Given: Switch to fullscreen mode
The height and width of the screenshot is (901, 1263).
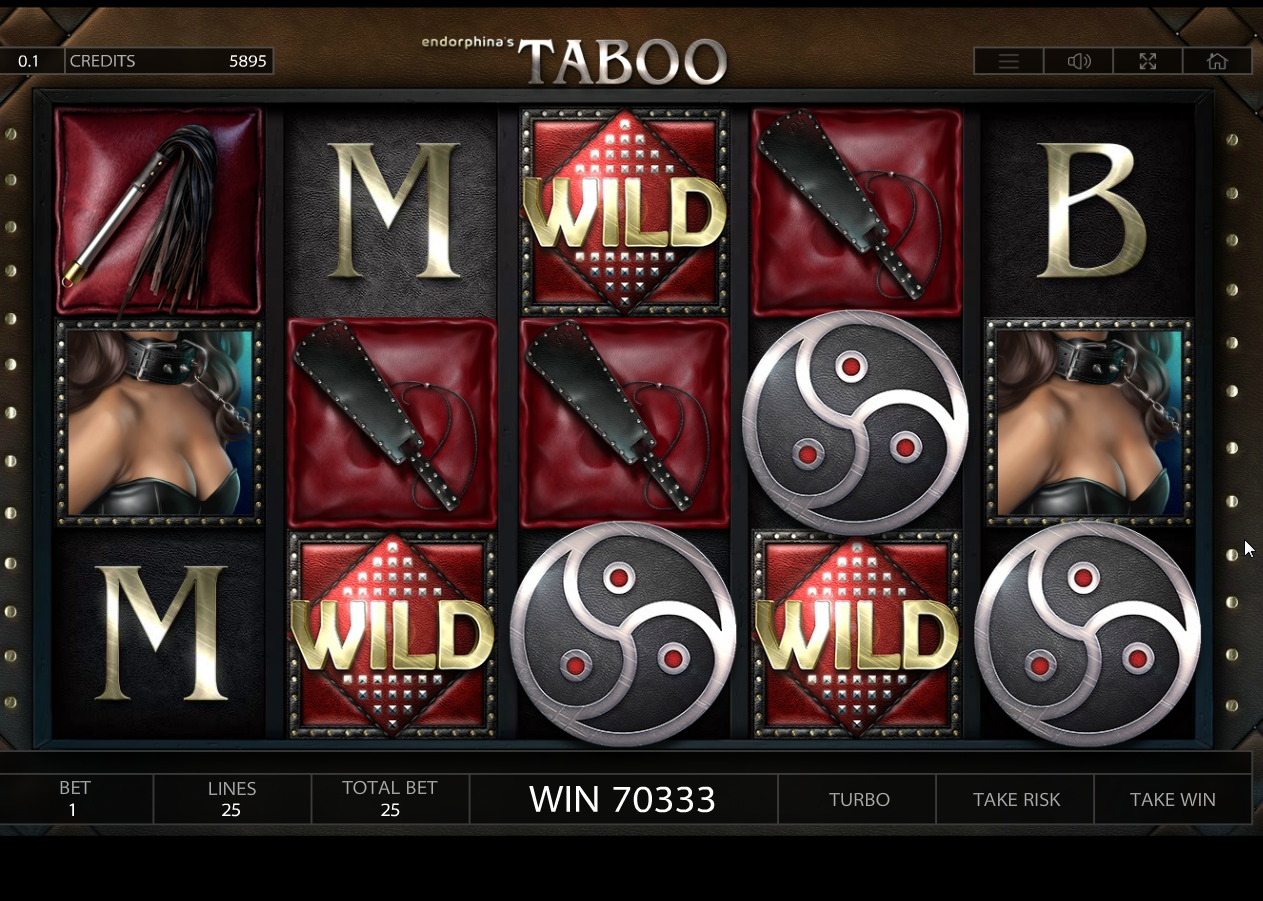Looking at the screenshot, I should click(x=1147, y=61).
